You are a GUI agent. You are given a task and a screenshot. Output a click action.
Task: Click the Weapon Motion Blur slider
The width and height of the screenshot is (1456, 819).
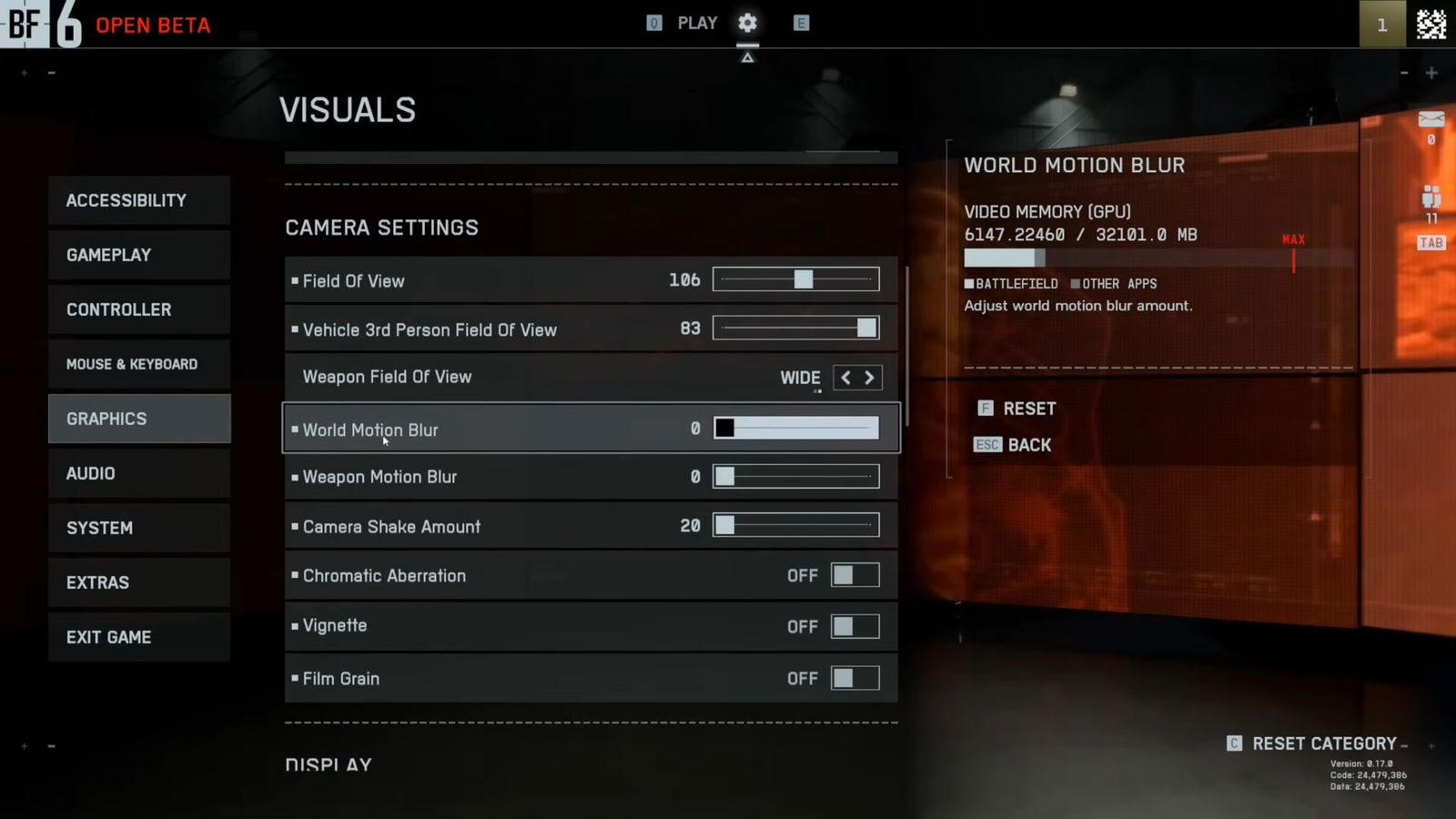pyautogui.click(x=795, y=476)
